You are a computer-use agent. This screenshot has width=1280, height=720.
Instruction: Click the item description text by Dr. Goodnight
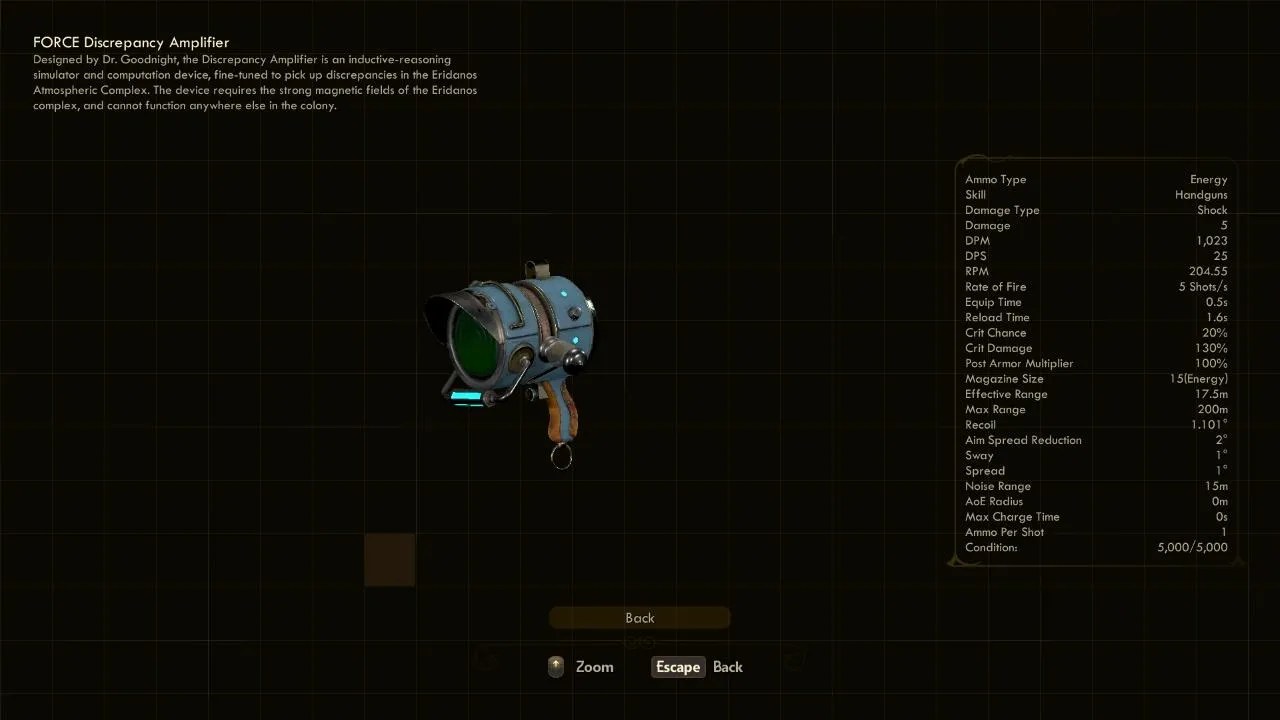pos(255,82)
